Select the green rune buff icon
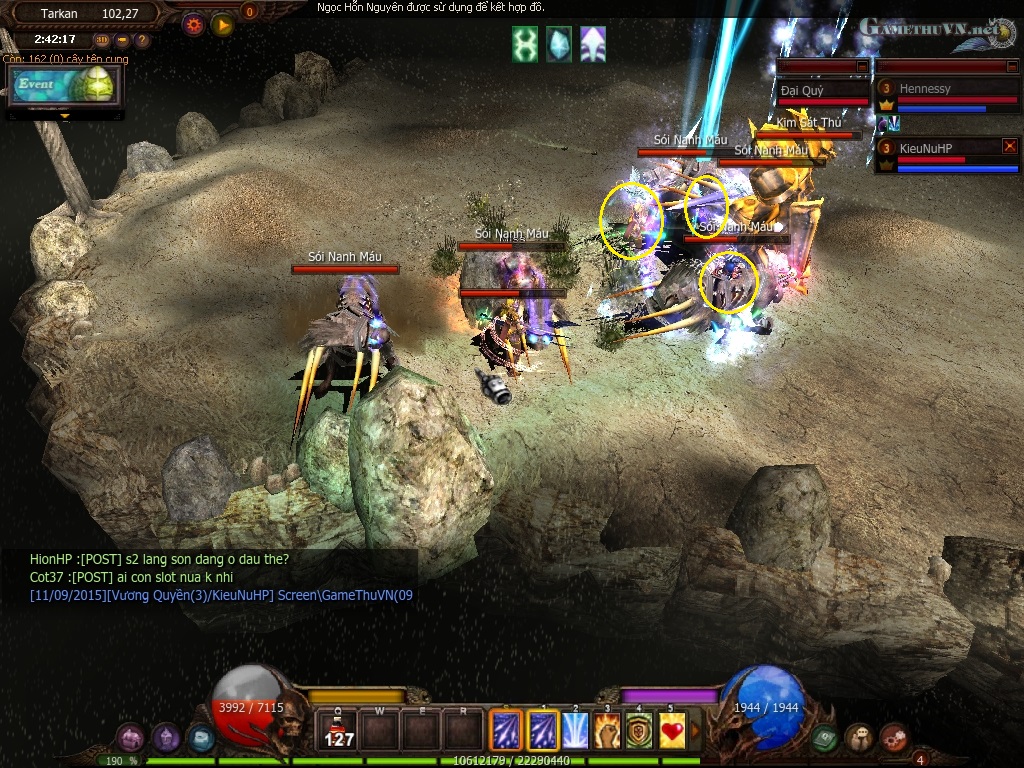This screenshot has width=1024, height=768. click(525, 45)
